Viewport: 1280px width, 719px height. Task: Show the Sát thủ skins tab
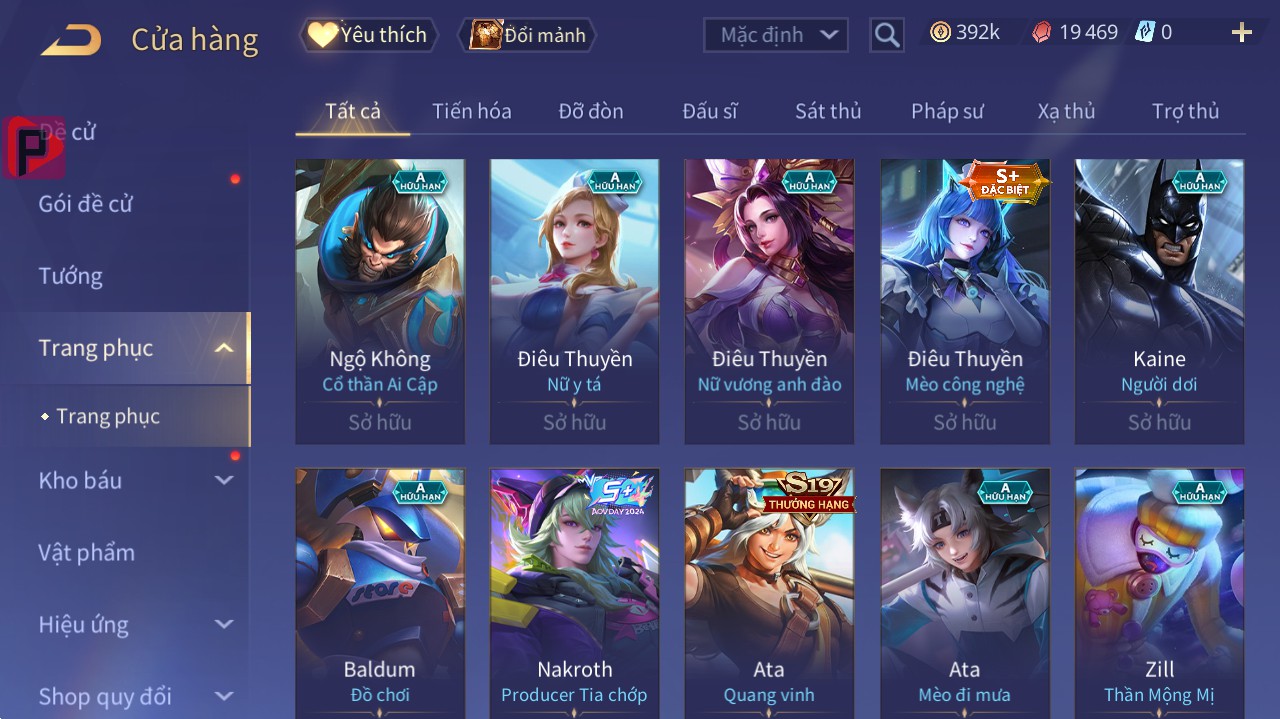(828, 111)
